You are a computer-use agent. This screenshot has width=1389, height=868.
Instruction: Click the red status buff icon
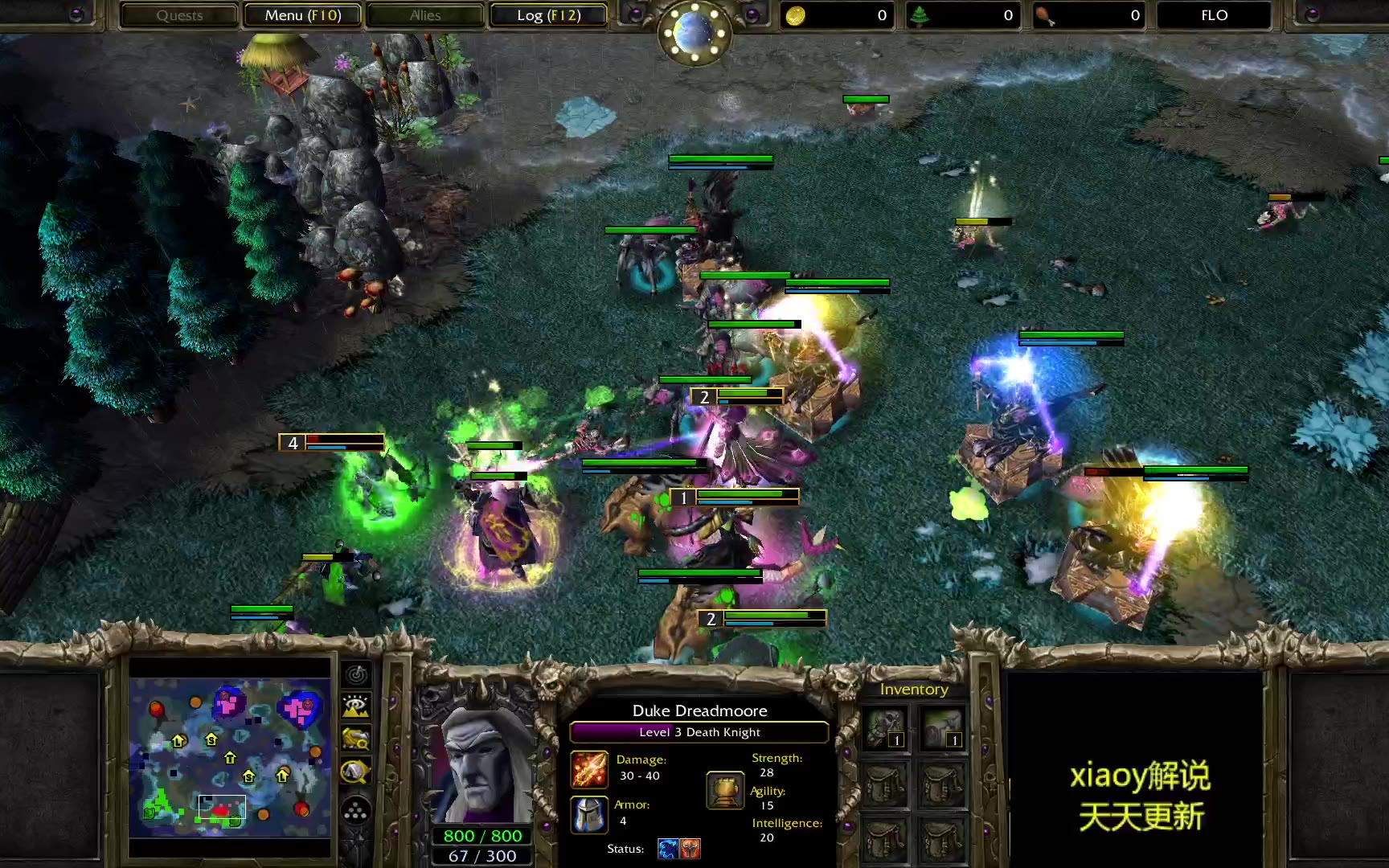(690, 849)
